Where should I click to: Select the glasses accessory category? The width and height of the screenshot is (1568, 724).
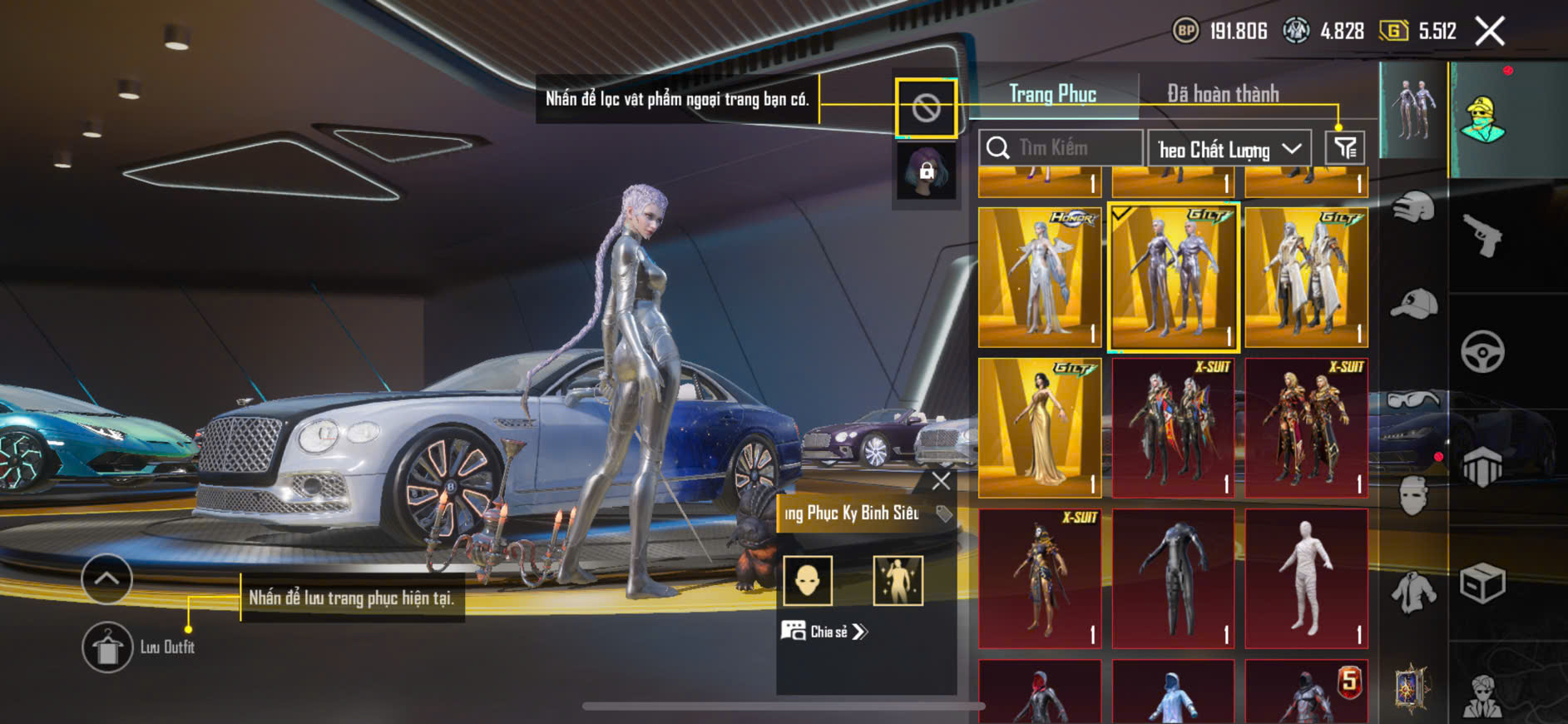click(1413, 400)
